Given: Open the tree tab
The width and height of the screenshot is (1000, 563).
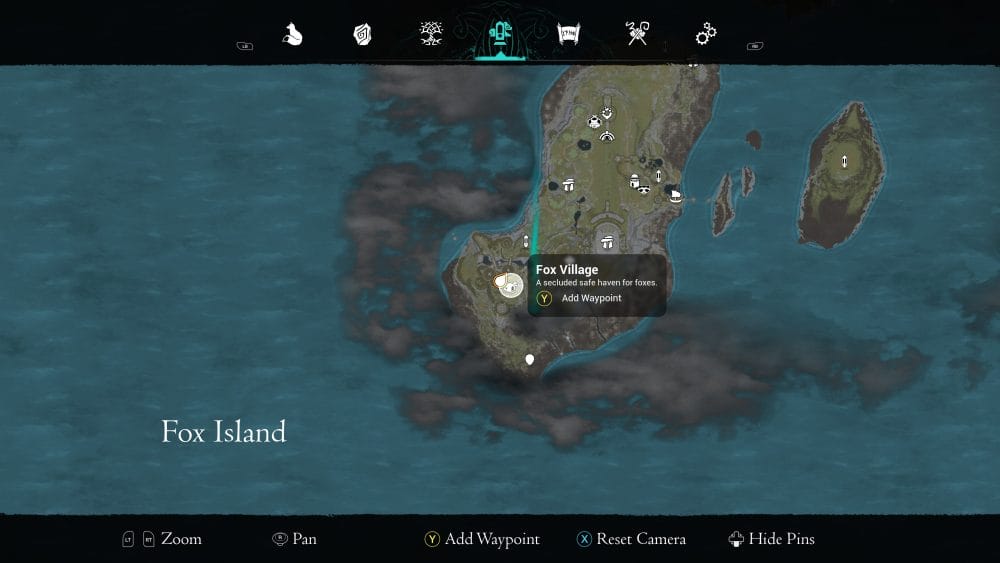Looking at the screenshot, I should pos(431,36).
